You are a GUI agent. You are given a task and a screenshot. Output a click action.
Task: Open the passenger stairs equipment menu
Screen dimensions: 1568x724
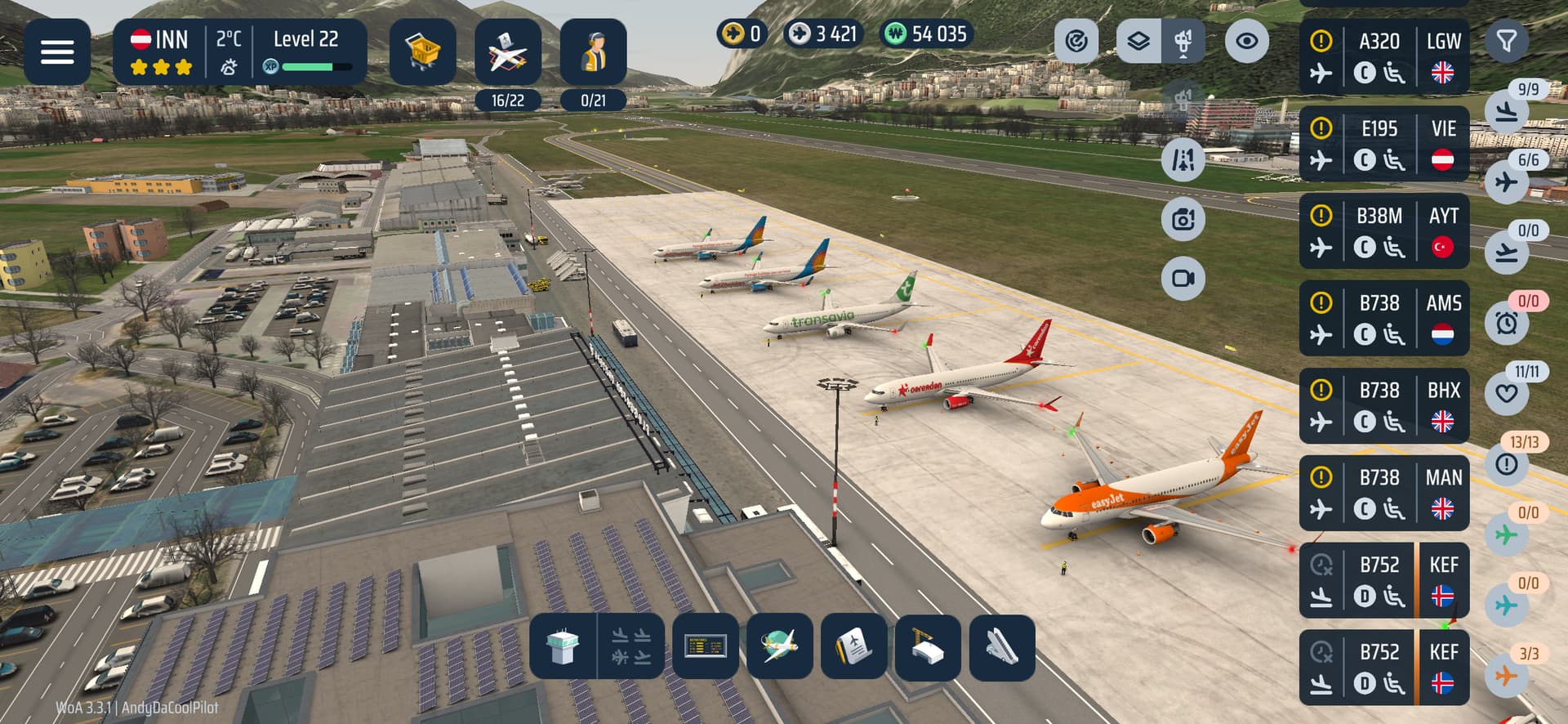1002,647
